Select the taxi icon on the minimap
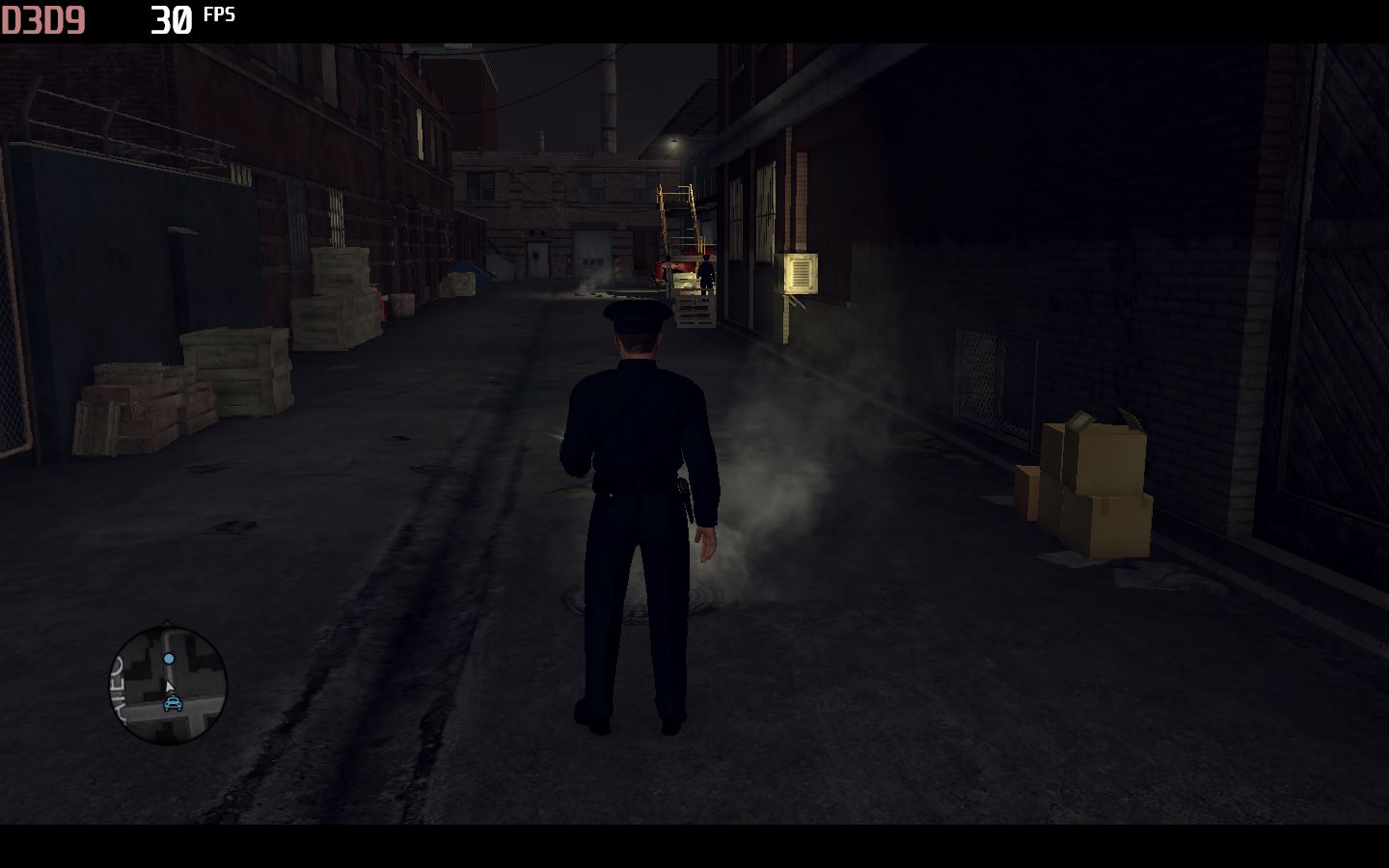The width and height of the screenshot is (1389, 868). point(173,704)
